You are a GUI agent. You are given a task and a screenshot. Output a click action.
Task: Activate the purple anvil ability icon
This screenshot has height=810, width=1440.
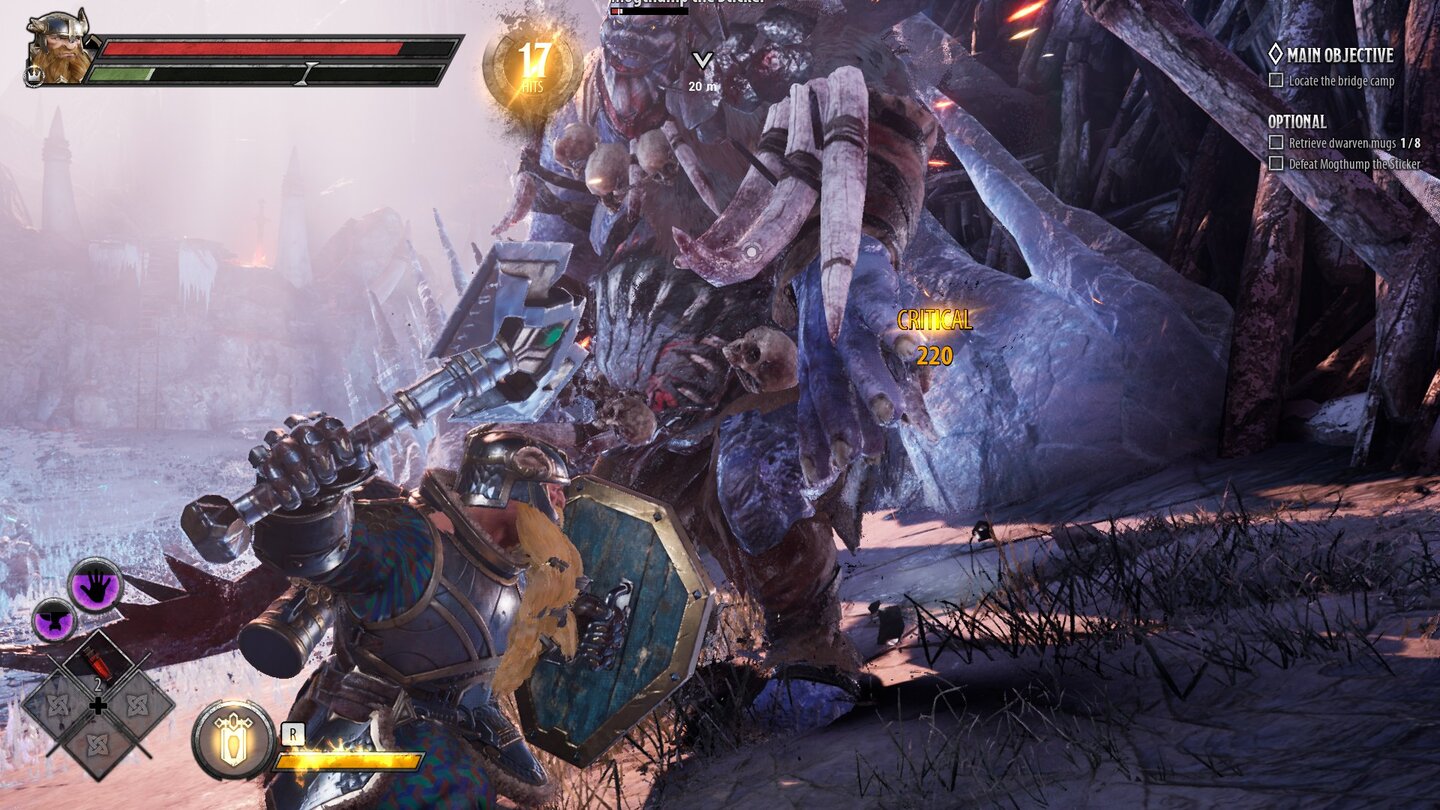pyautogui.click(x=56, y=619)
